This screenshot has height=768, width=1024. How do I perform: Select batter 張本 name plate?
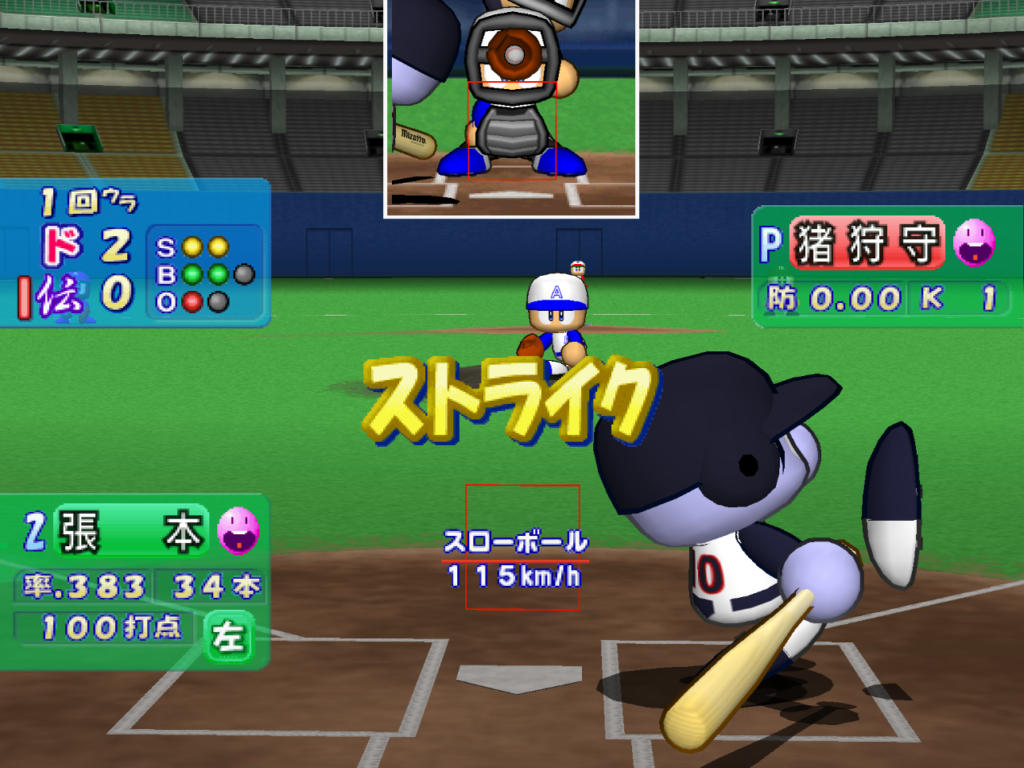point(132,530)
